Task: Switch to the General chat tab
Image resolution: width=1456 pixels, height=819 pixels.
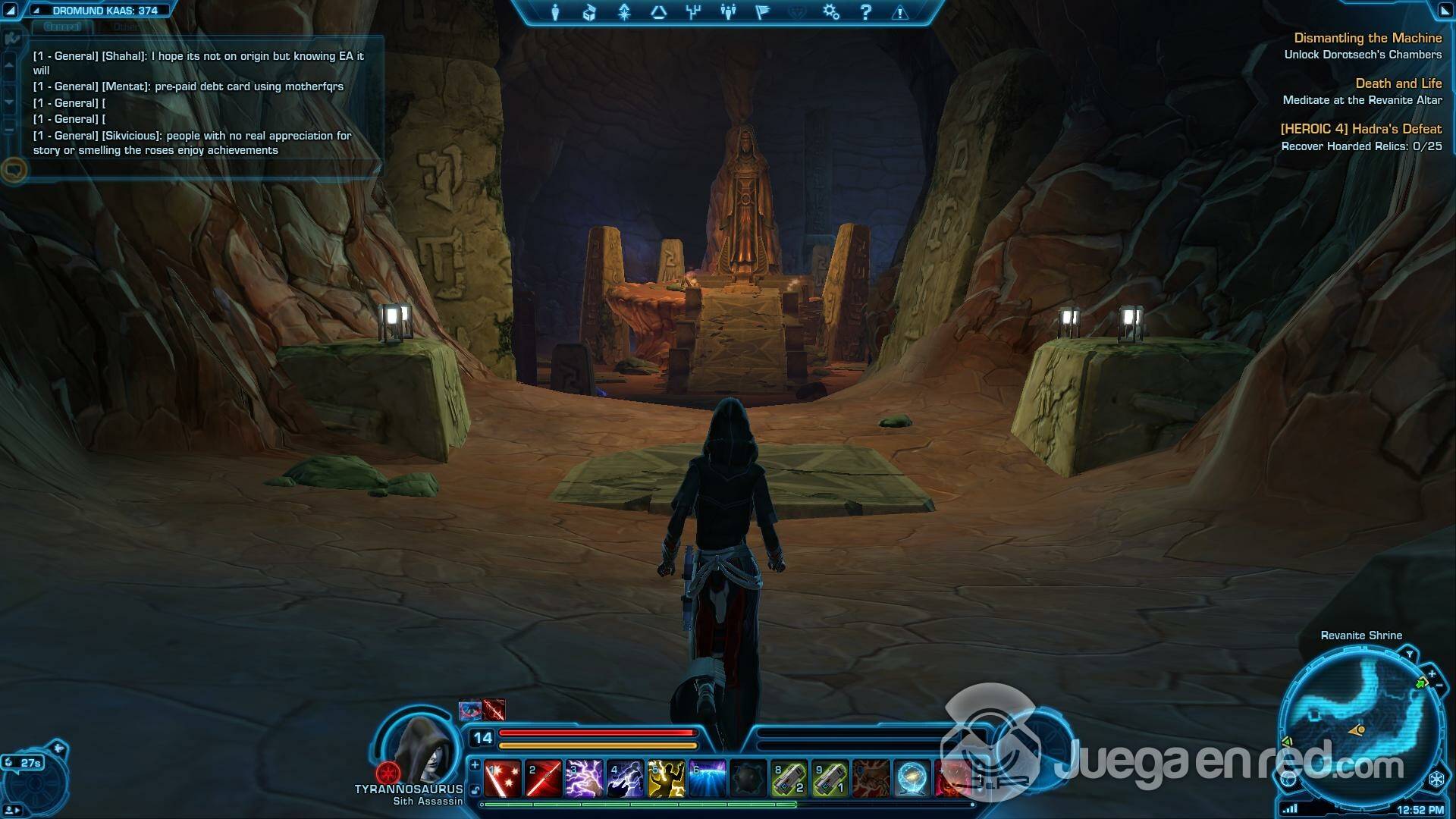Action: point(62,27)
